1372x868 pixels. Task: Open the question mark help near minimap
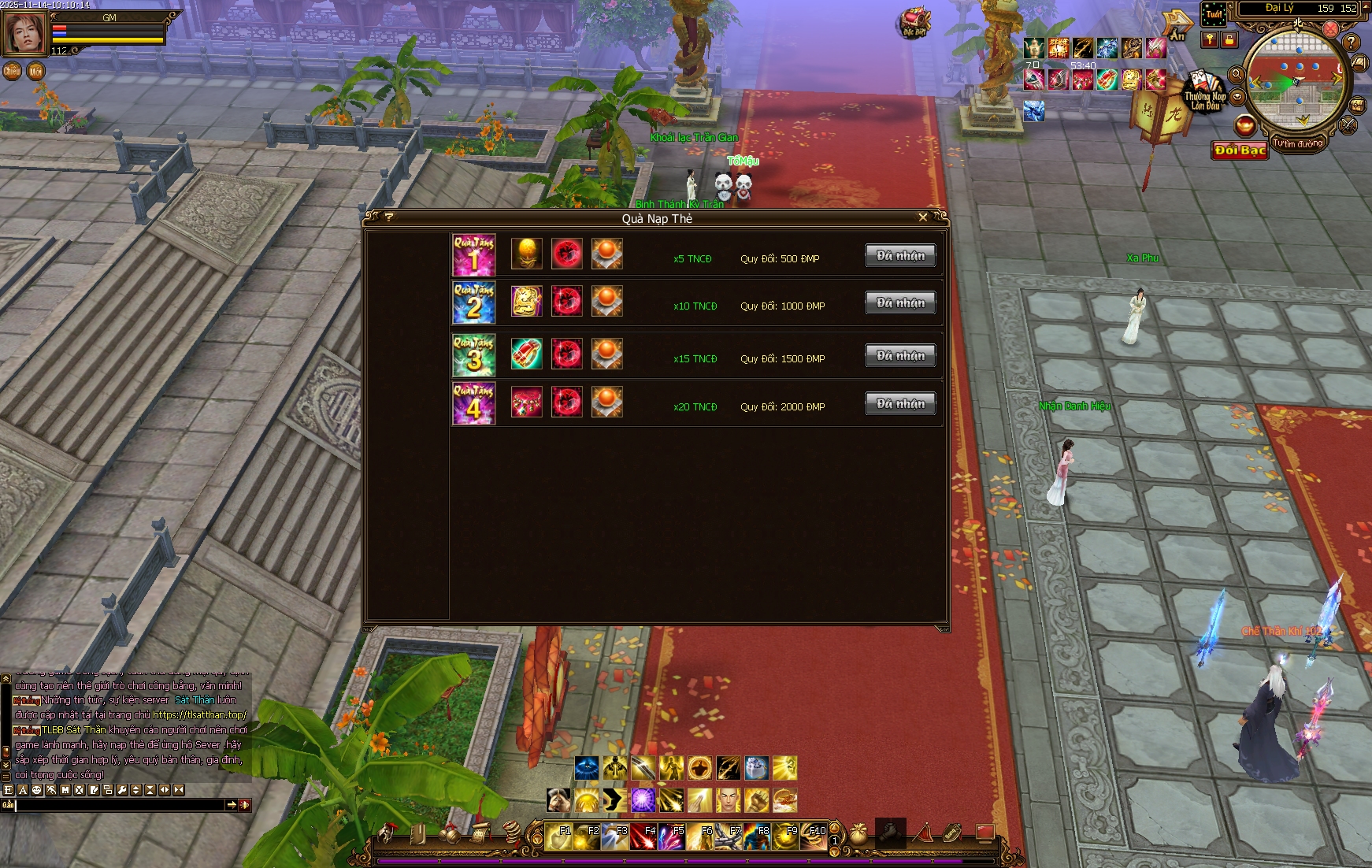coord(1351,42)
